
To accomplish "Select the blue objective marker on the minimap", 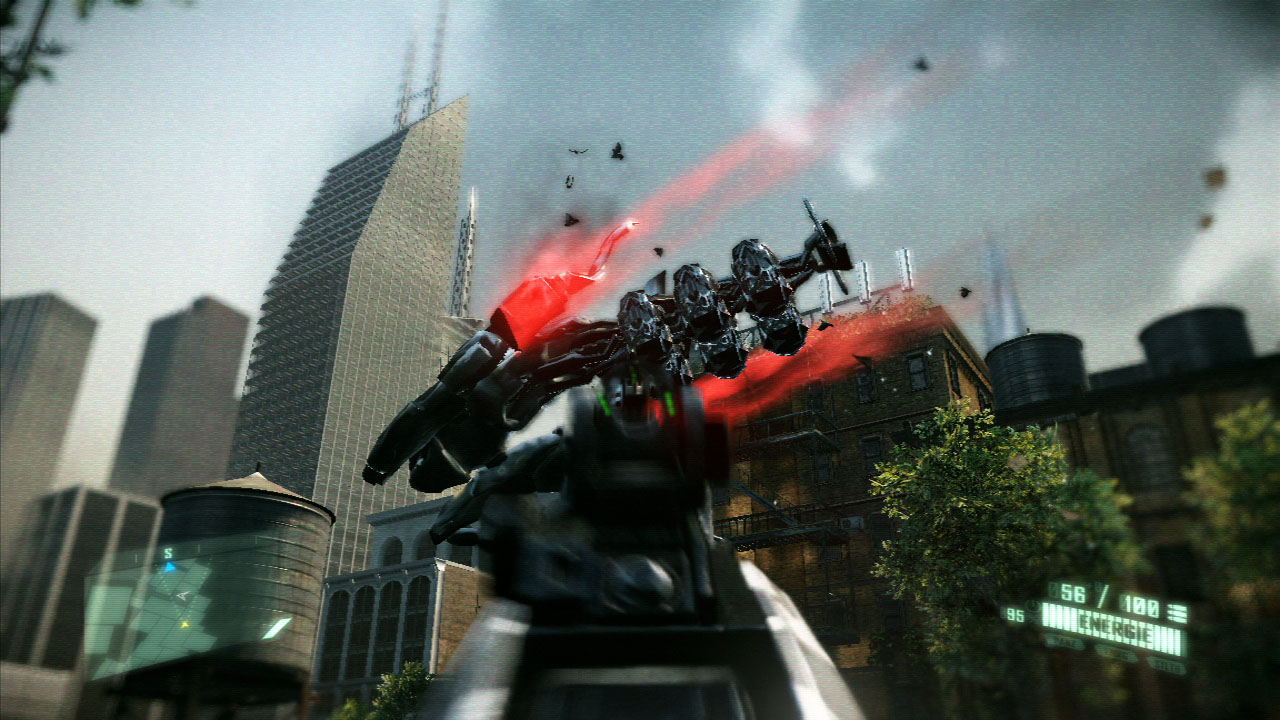I will pyautogui.click(x=169, y=567).
